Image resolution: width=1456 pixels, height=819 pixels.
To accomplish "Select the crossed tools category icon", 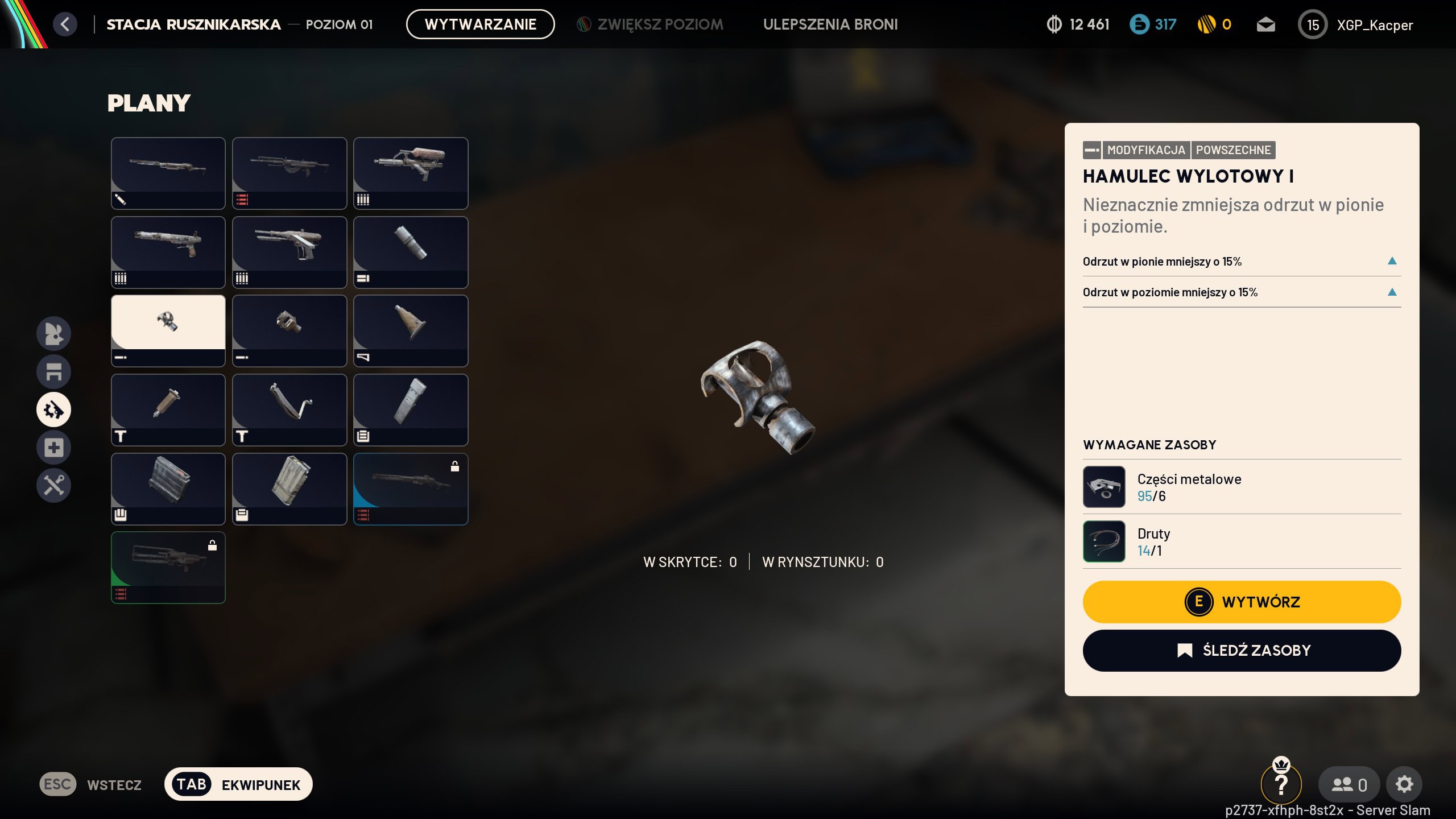I will (54, 485).
